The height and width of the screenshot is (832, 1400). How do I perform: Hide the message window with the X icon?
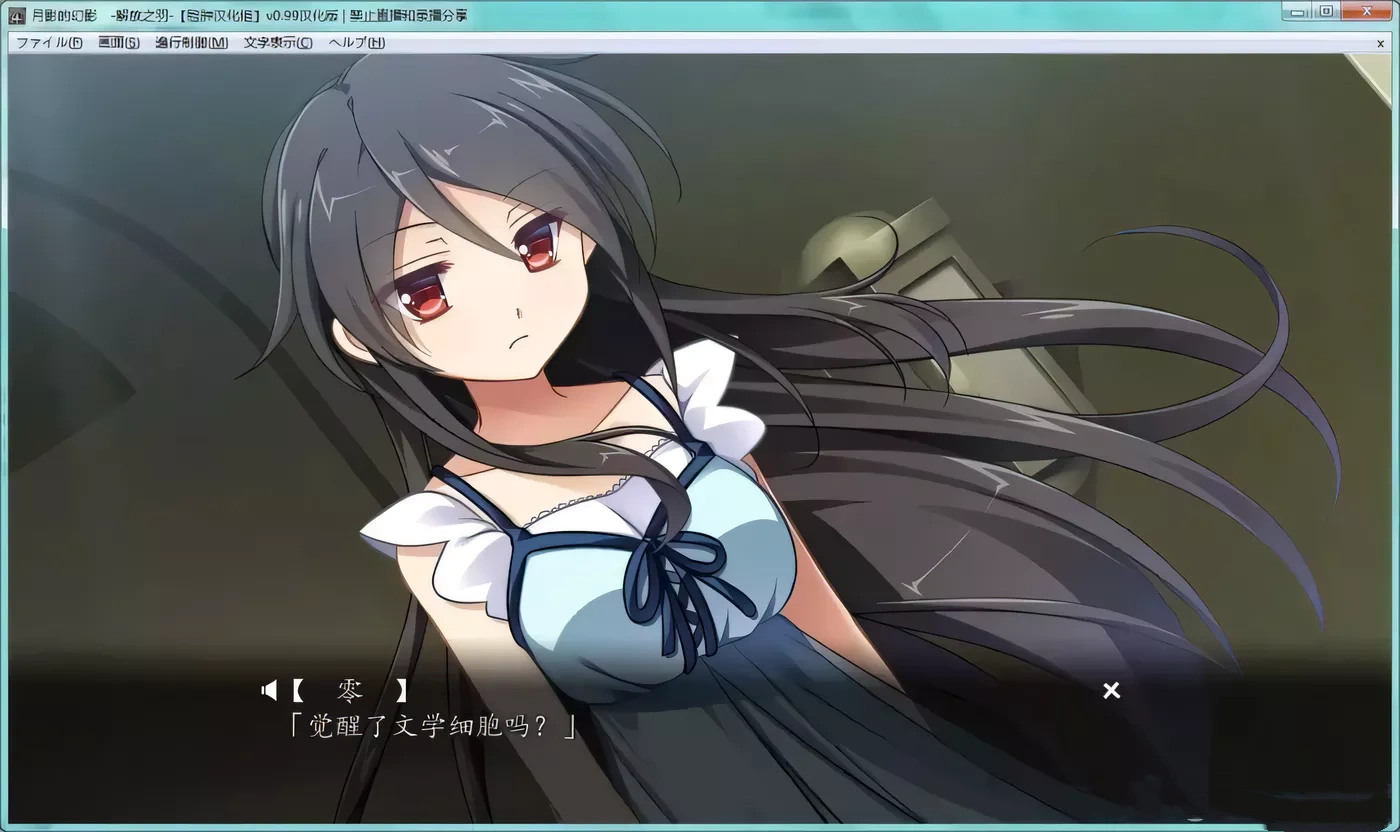point(1110,690)
